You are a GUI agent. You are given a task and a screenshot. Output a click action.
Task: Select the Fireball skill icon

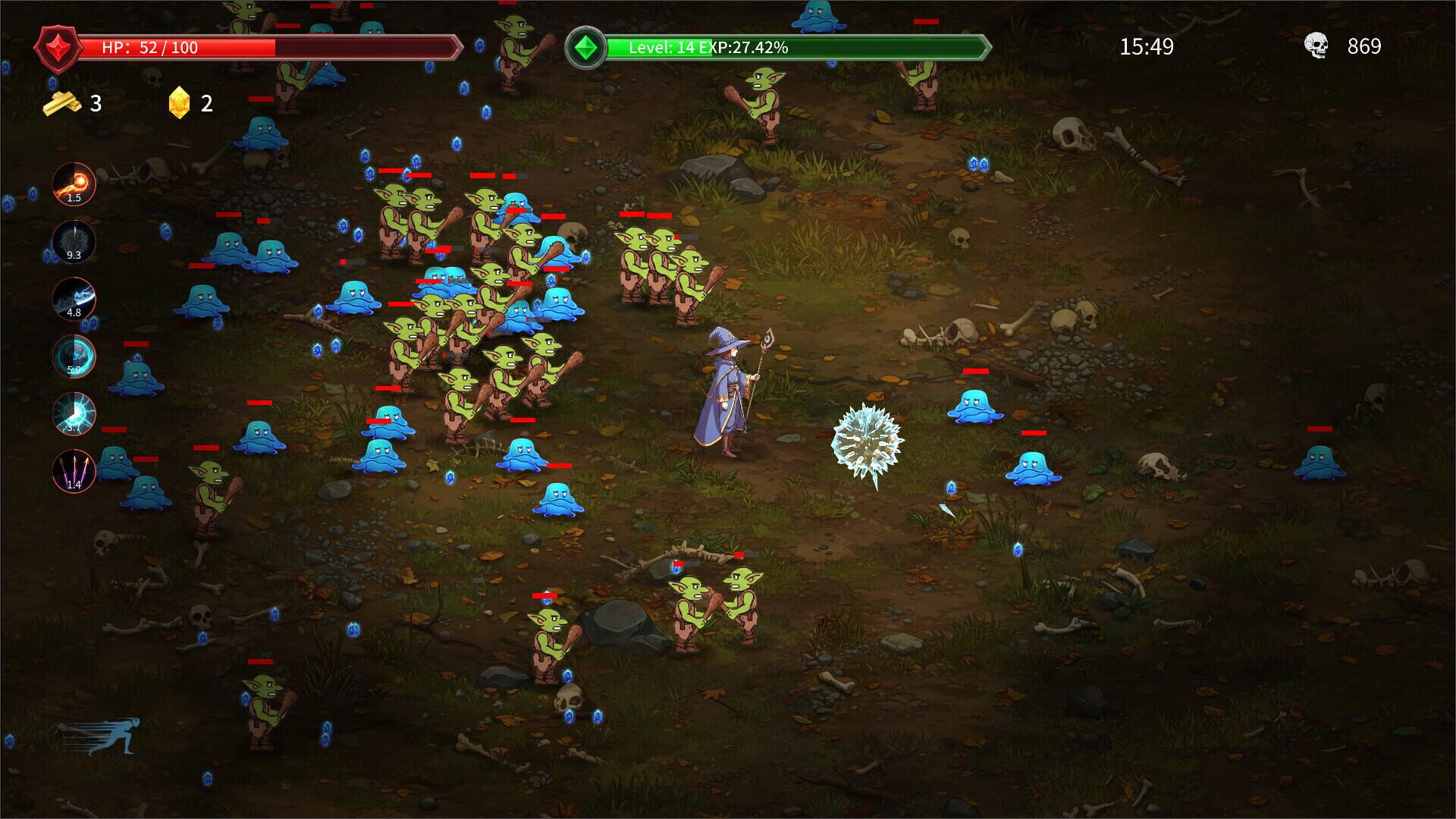(74, 184)
